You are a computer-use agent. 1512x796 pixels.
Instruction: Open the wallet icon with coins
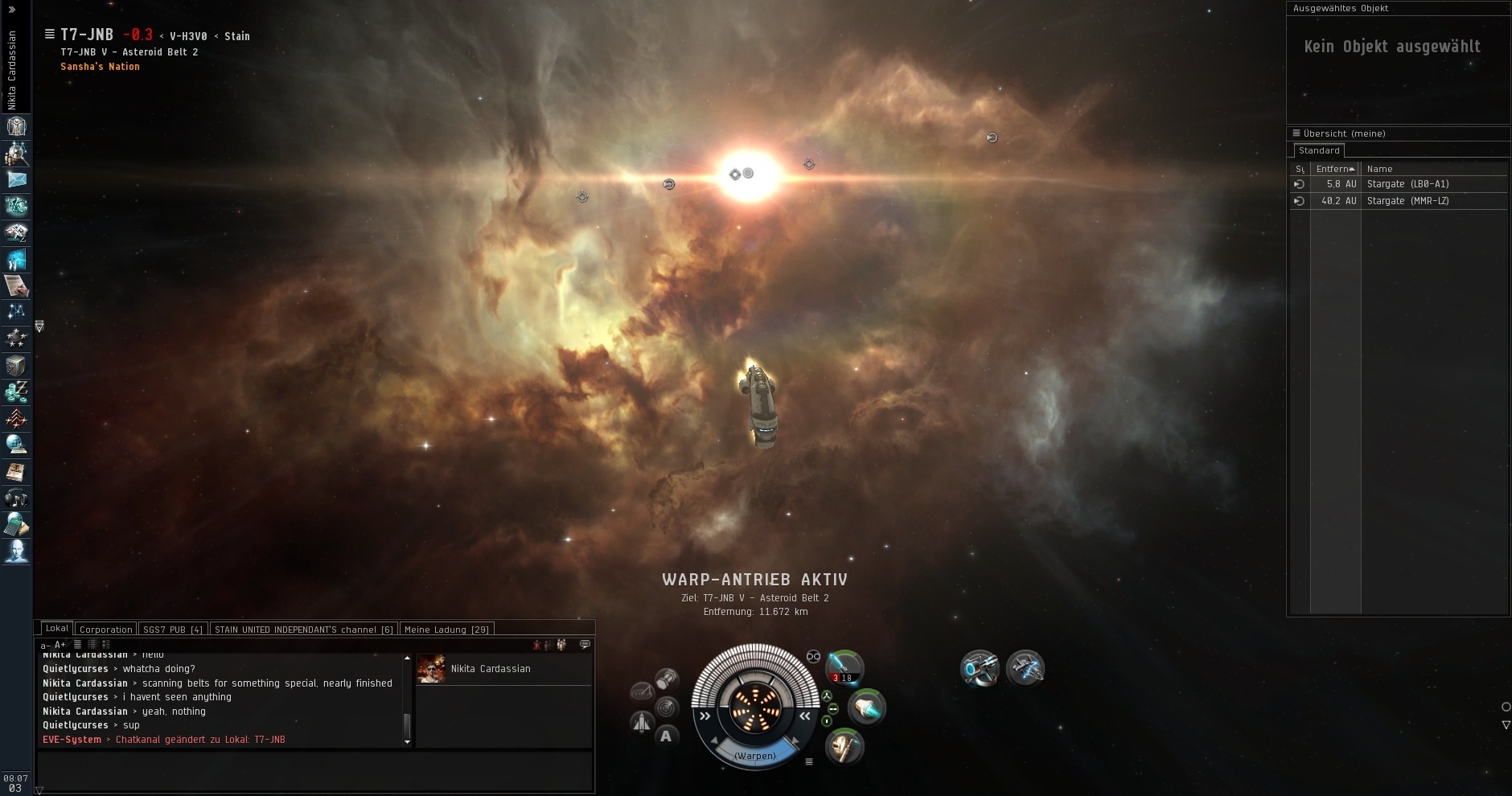16,392
